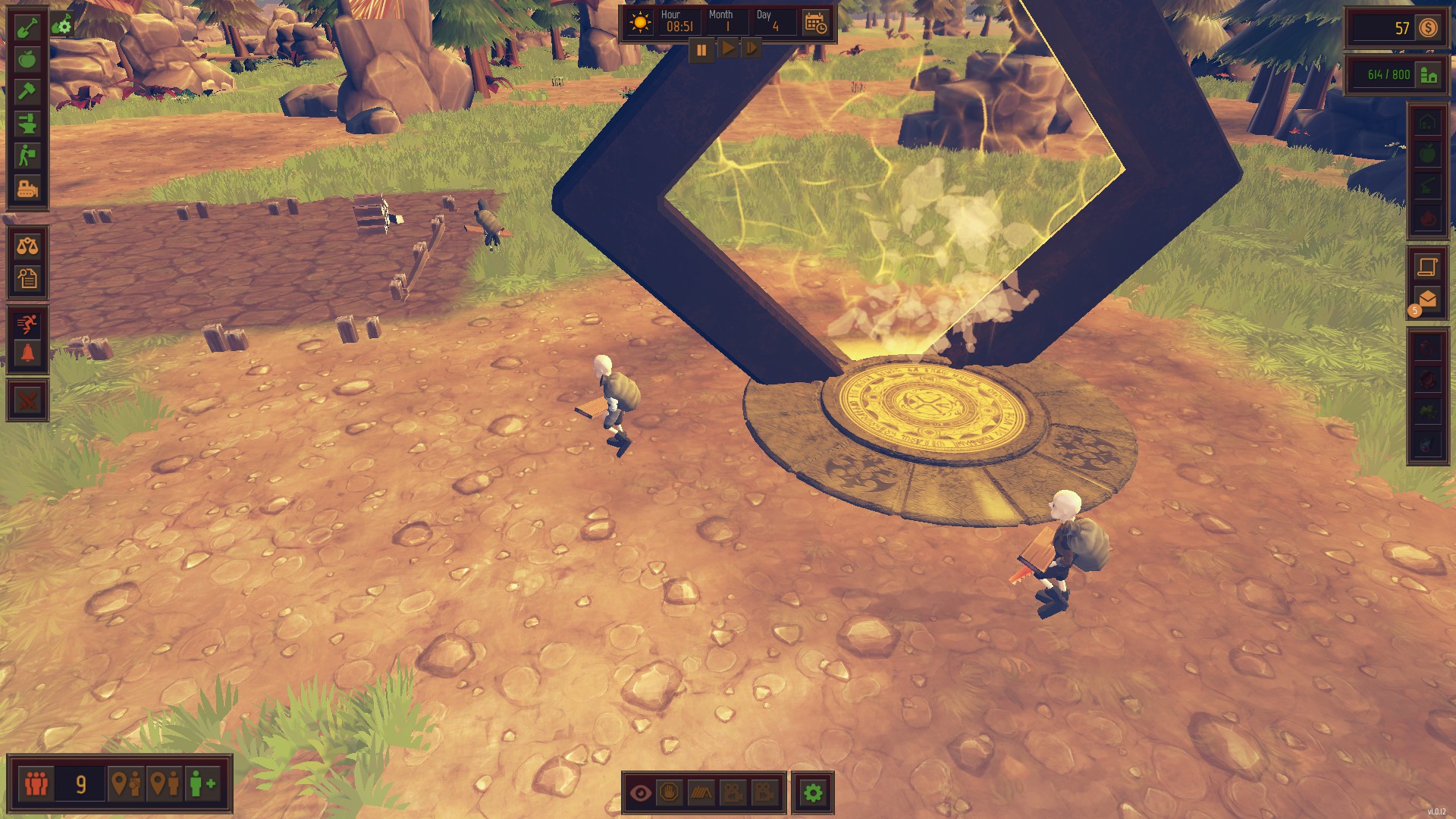Open the red villagers population list
This screenshot has width=1456, height=819.
(36, 783)
